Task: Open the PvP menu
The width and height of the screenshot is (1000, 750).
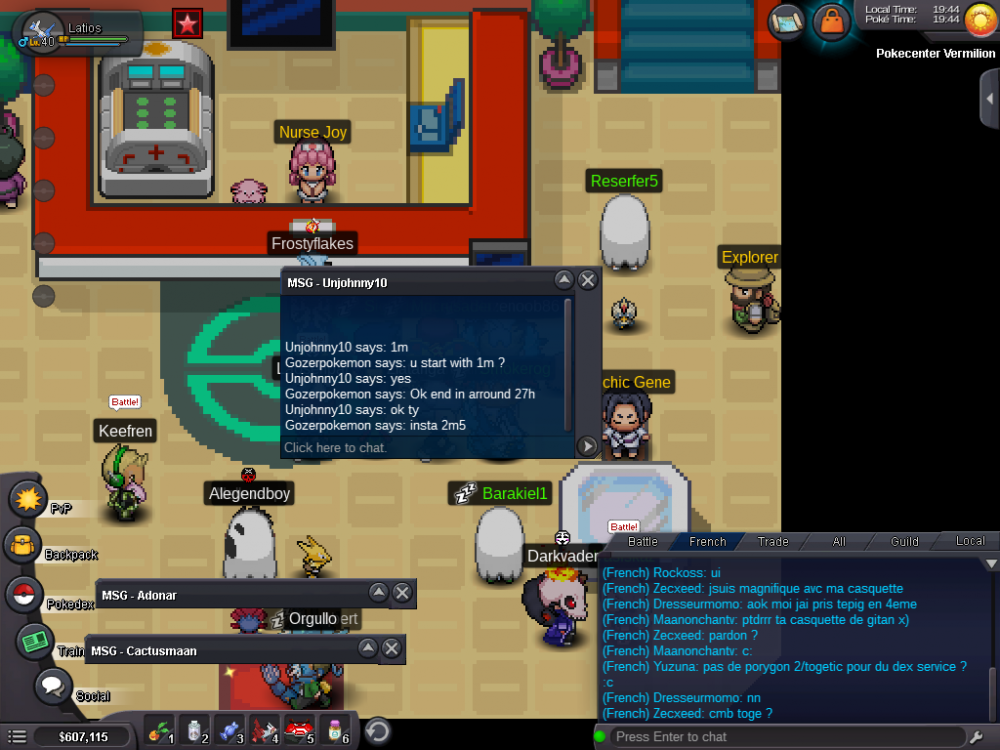Action: (27, 497)
